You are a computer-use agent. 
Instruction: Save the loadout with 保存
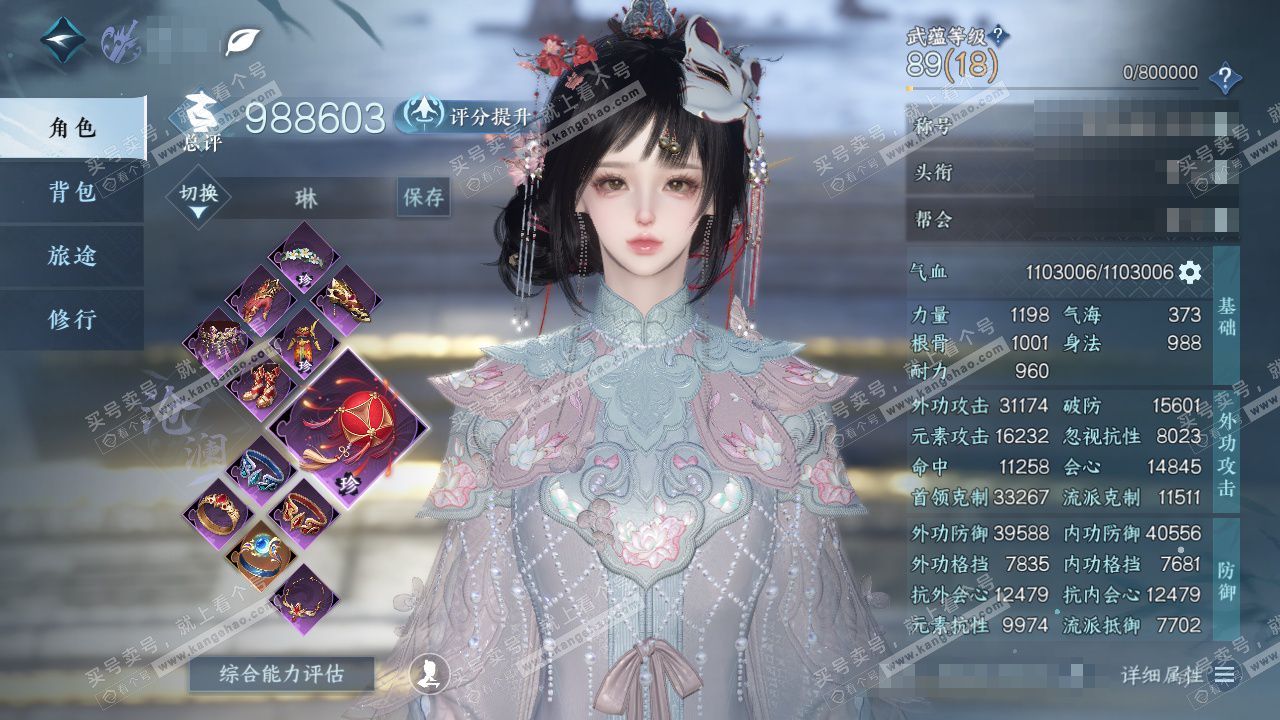tap(423, 198)
